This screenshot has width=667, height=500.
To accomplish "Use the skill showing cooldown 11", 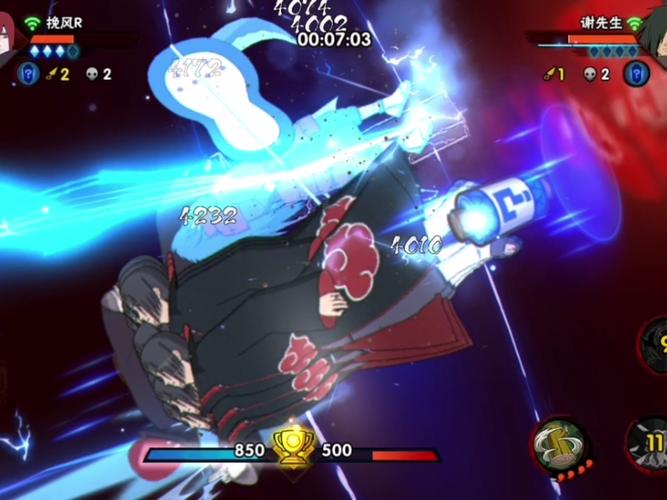I will coord(650,444).
